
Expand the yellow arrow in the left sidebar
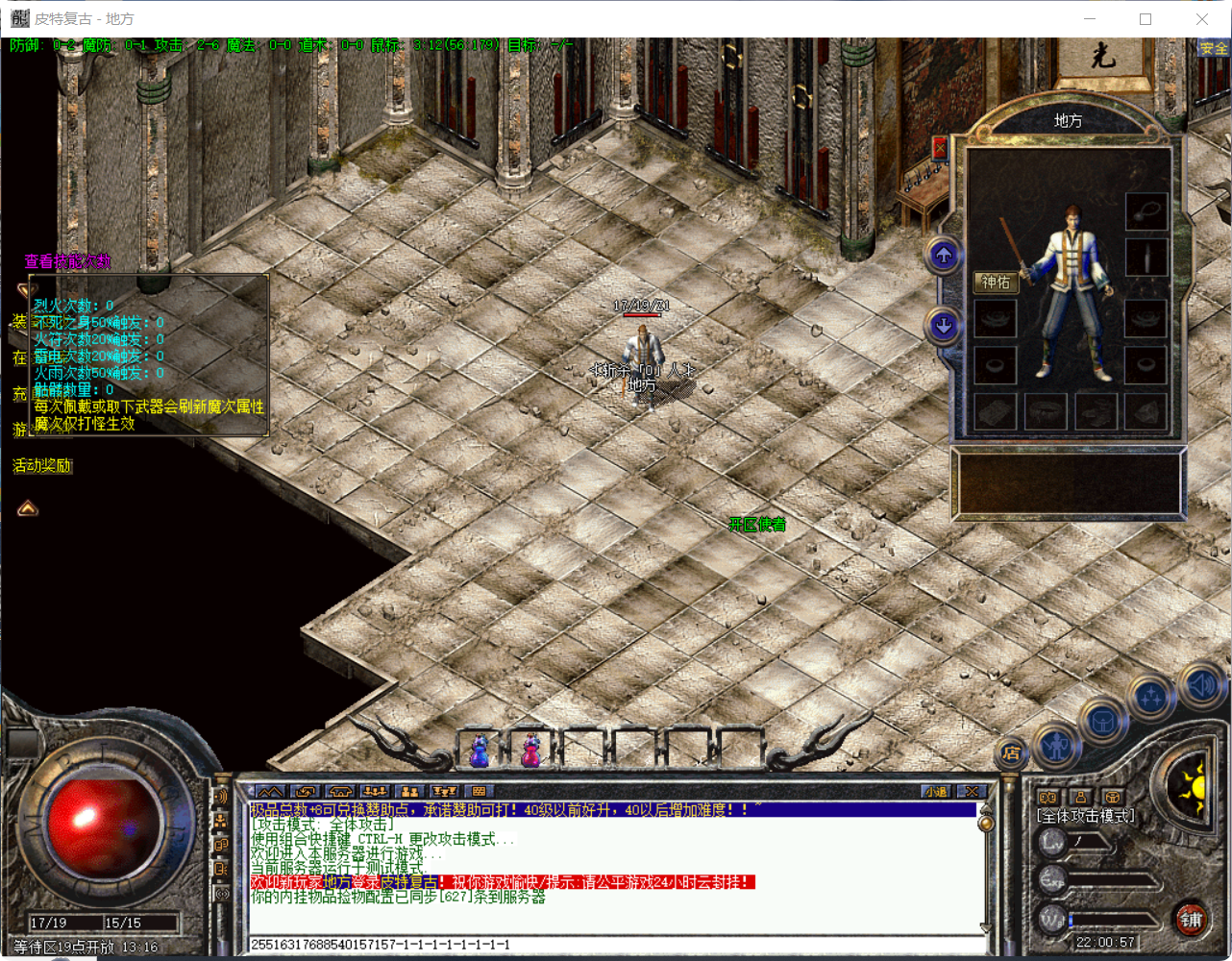pyautogui.click(x=26, y=508)
